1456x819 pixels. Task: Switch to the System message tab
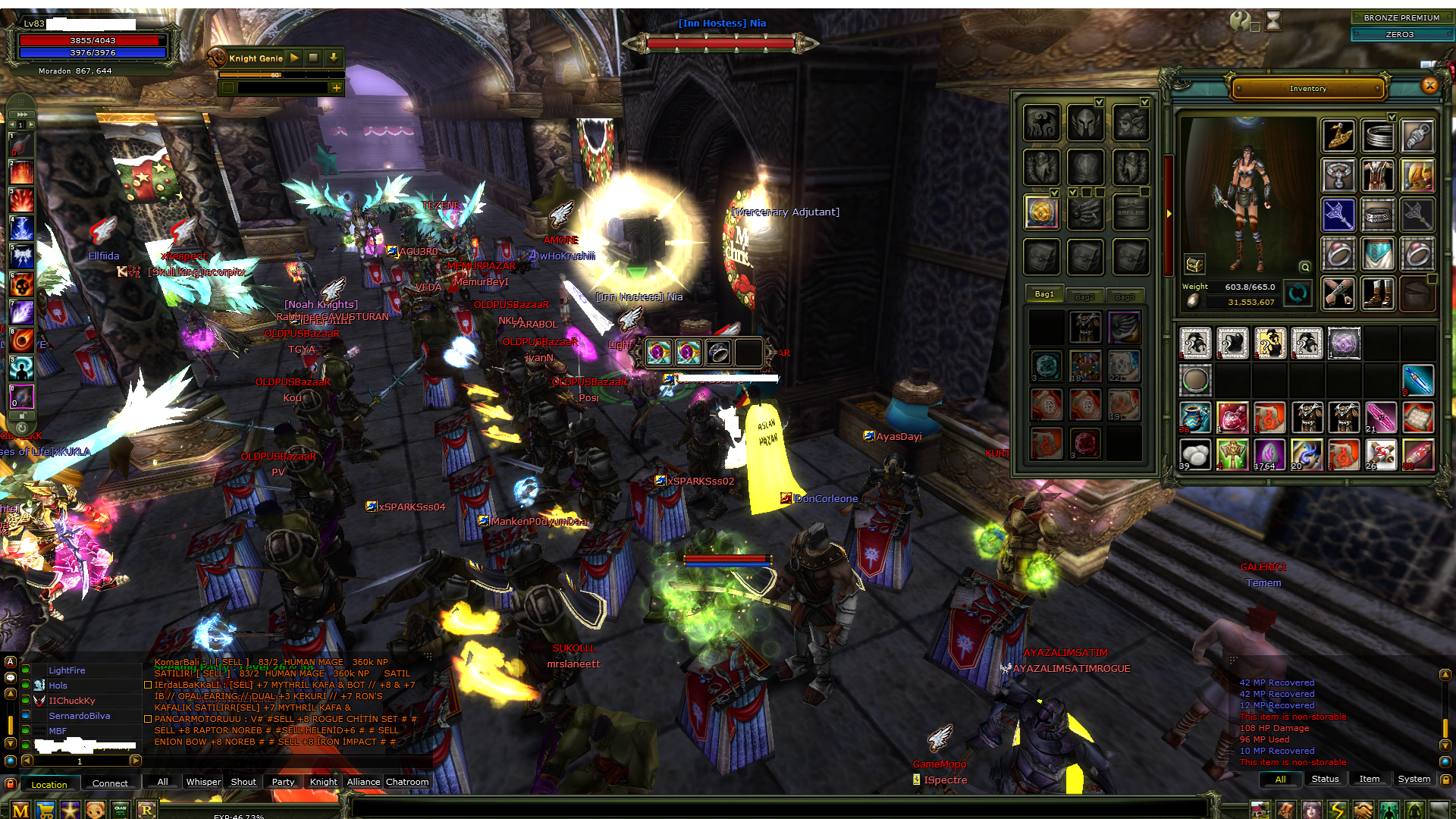tap(1414, 779)
